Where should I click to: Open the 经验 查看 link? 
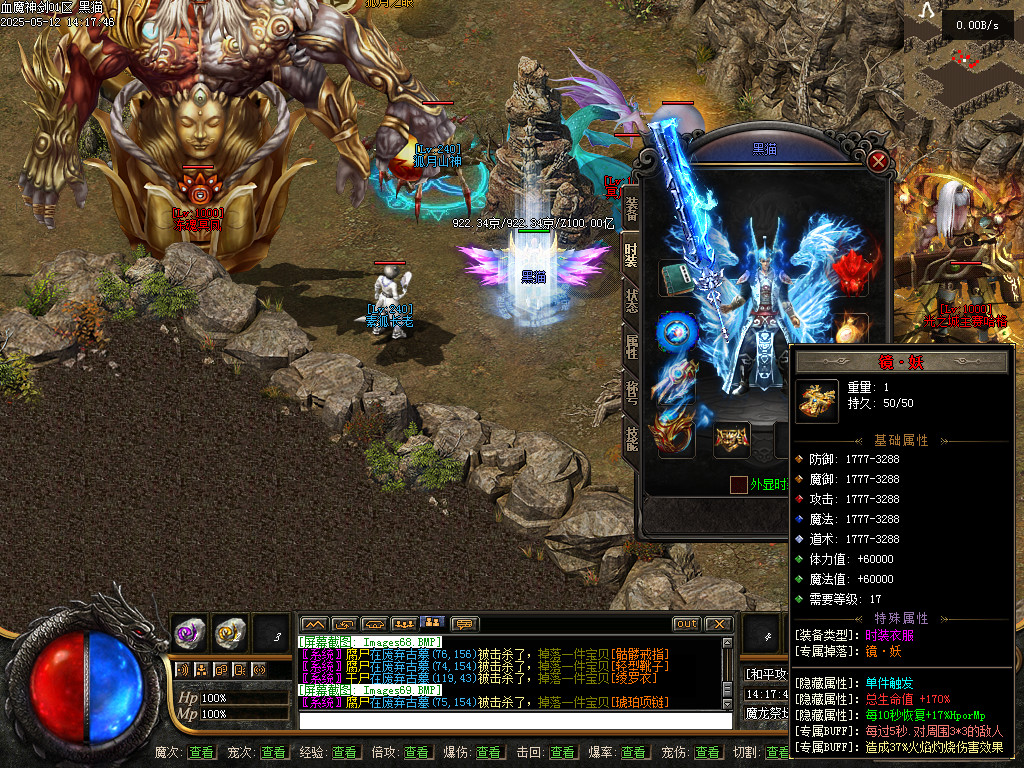click(x=345, y=752)
